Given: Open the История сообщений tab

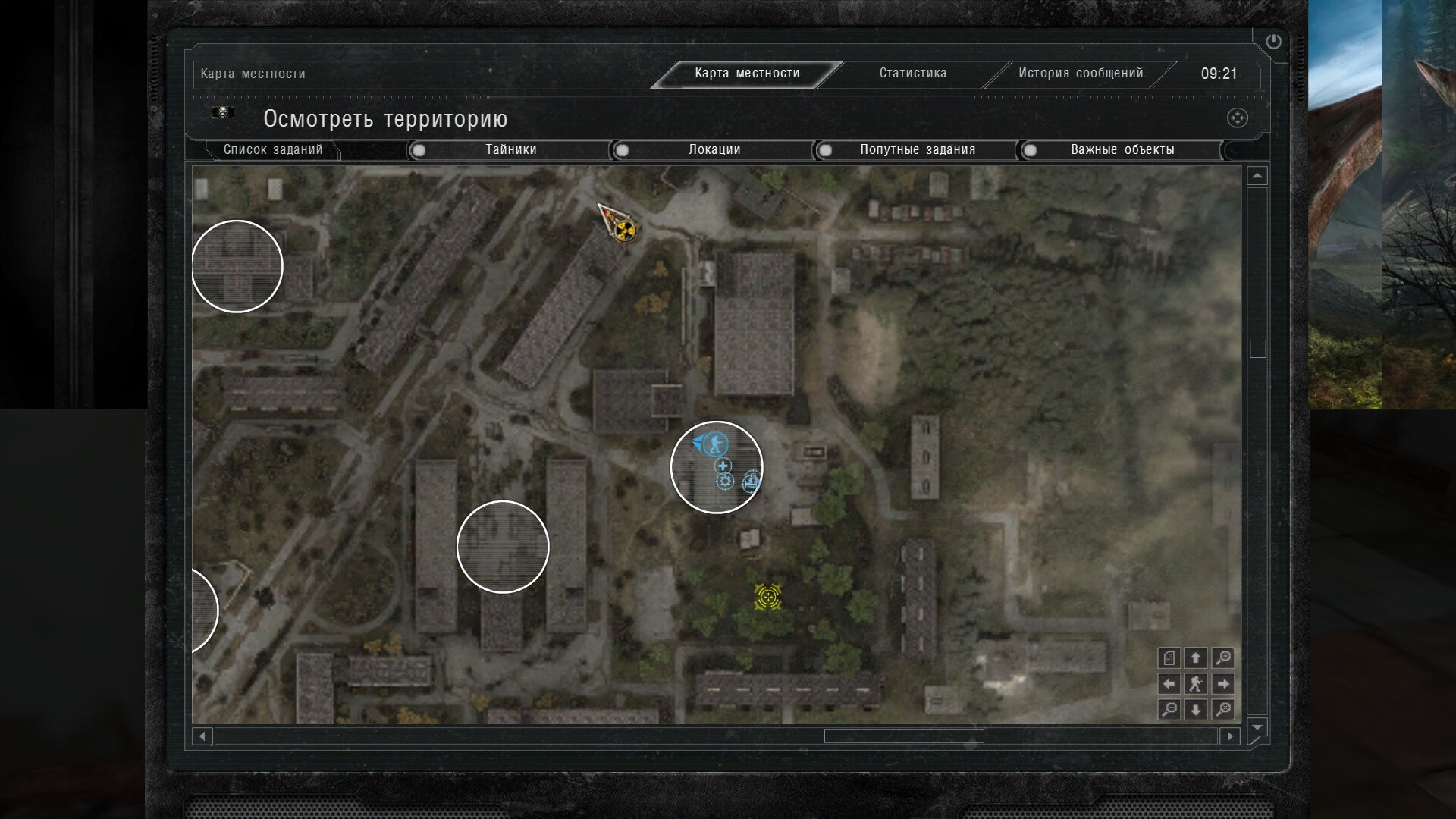Looking at the screenshot, I should (1080, 74).
